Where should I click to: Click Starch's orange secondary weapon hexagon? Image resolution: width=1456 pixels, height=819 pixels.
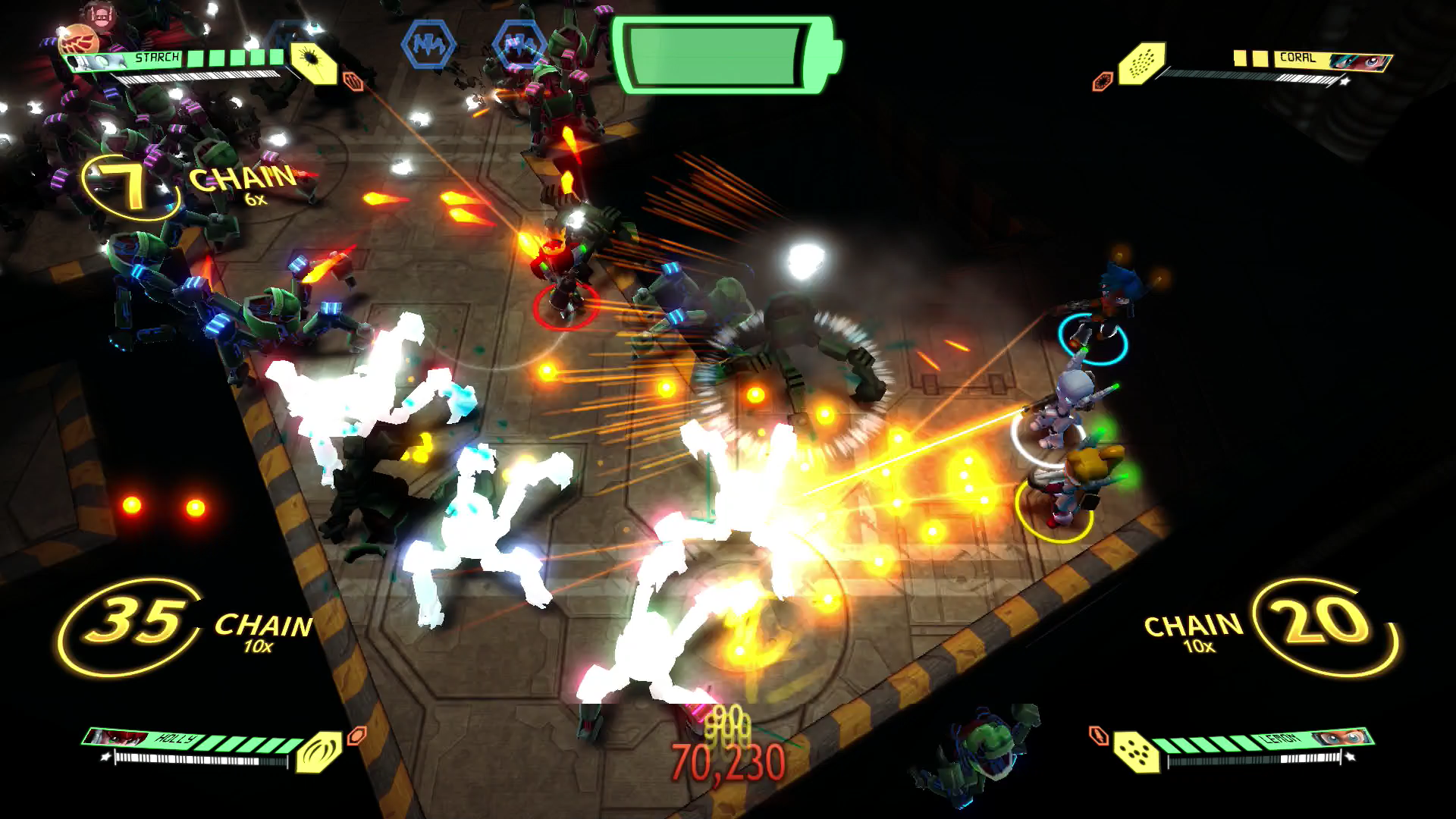(353, 80)
